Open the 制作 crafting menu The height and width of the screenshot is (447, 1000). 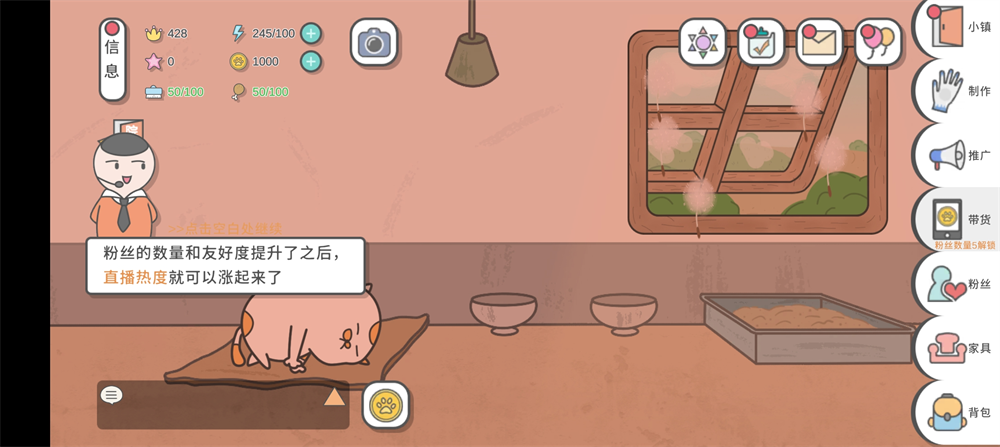[960, 91]
